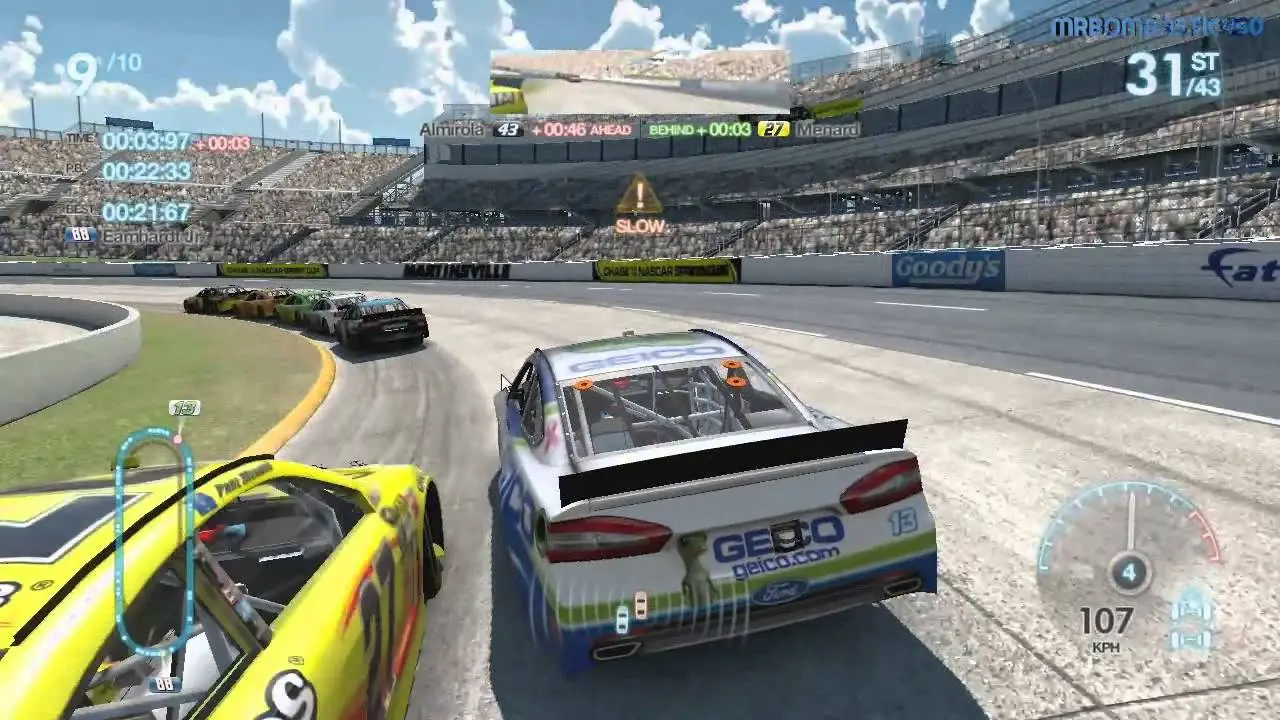Click the player marker 13 on minimap
This screenshot has height=720, width=1280.
click(186, 410)
